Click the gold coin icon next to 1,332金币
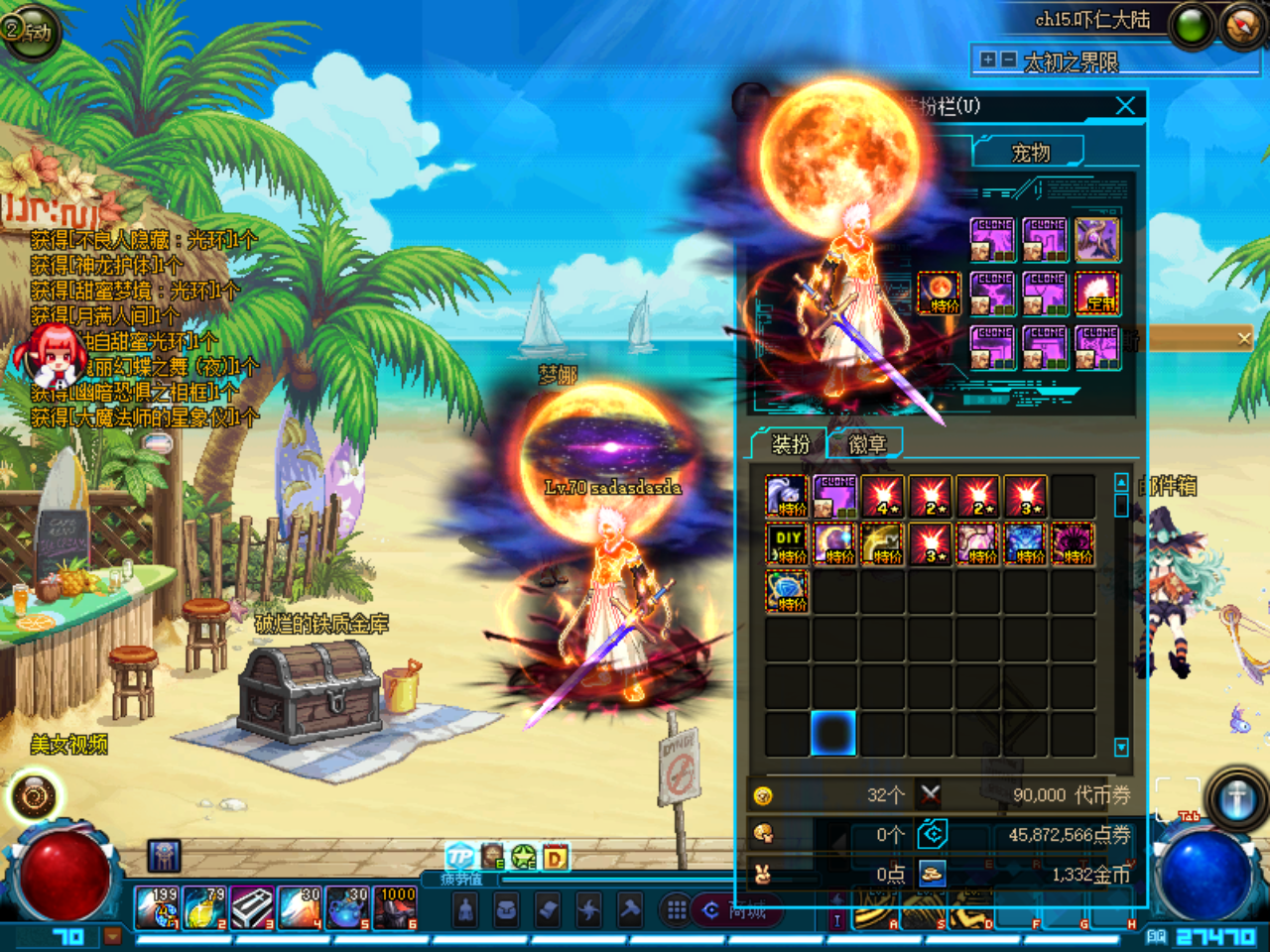Screen dimensions: 1270x952 point(931,875)
